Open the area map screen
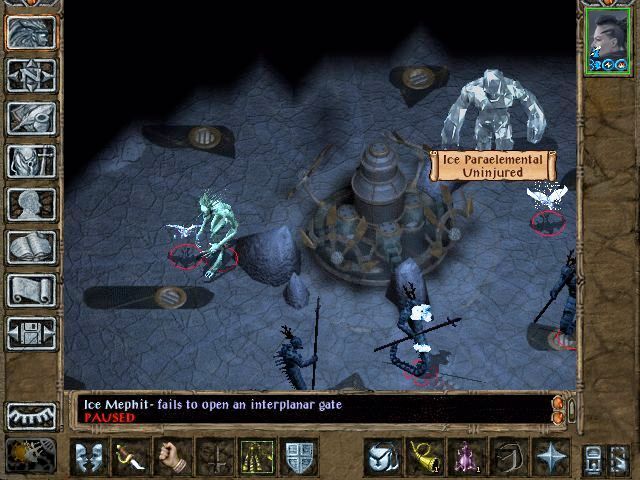The height and width of the screenshot is (480, 640). [31, 74]
